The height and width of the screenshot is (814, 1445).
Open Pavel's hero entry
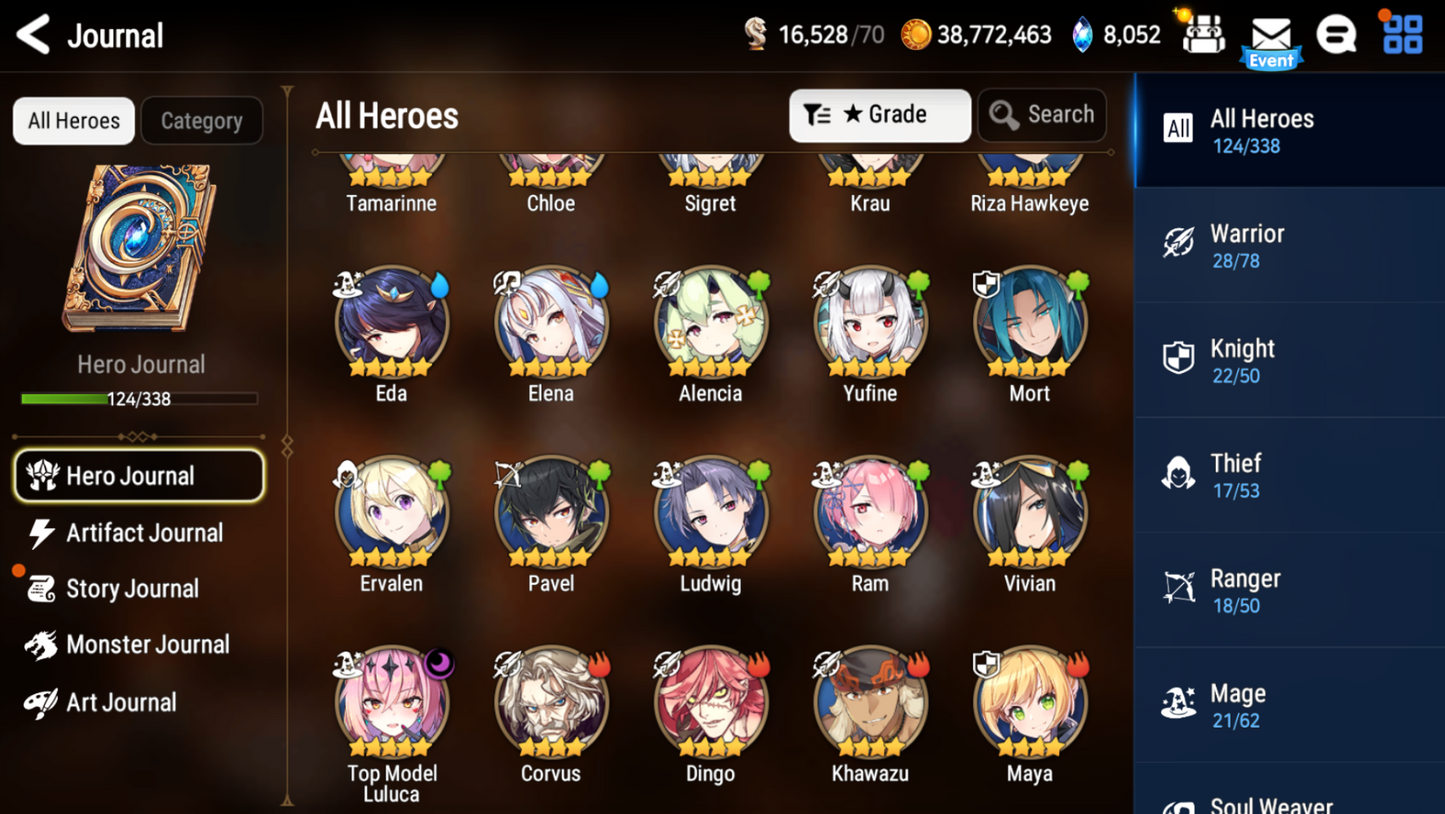pos(551,512)
